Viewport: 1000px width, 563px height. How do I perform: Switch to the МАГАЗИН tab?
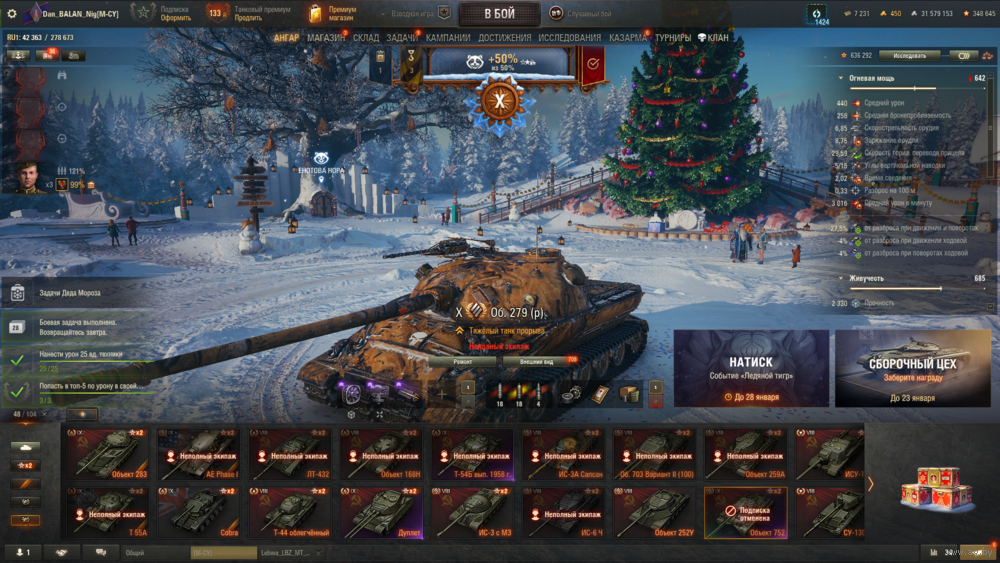(326, 38)
